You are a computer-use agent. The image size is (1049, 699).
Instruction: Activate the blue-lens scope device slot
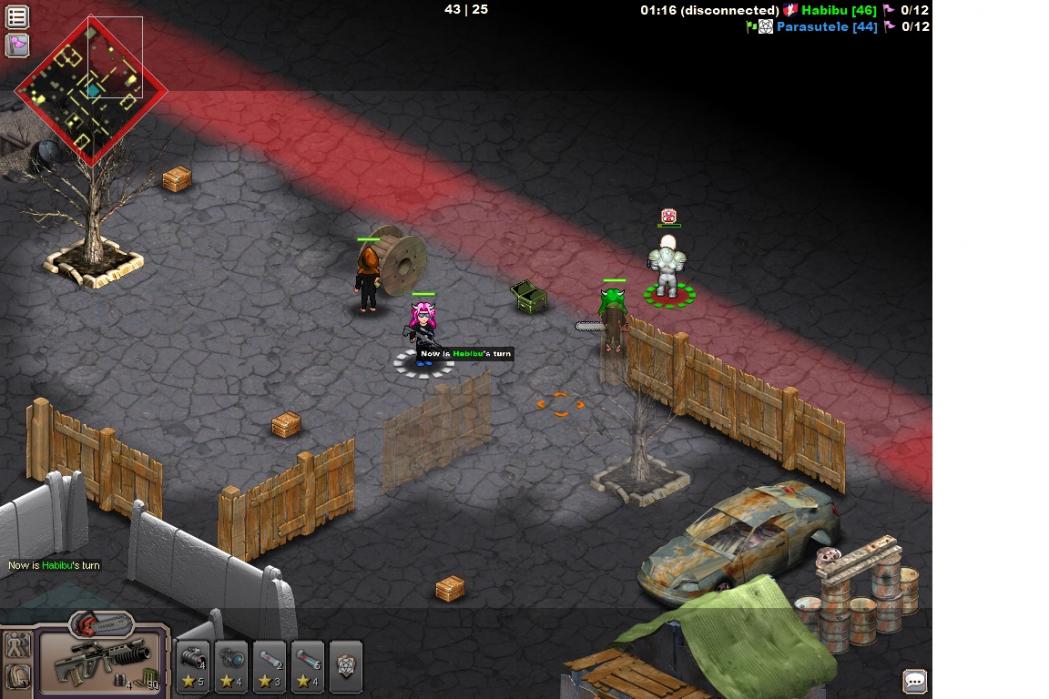point(231,666)
